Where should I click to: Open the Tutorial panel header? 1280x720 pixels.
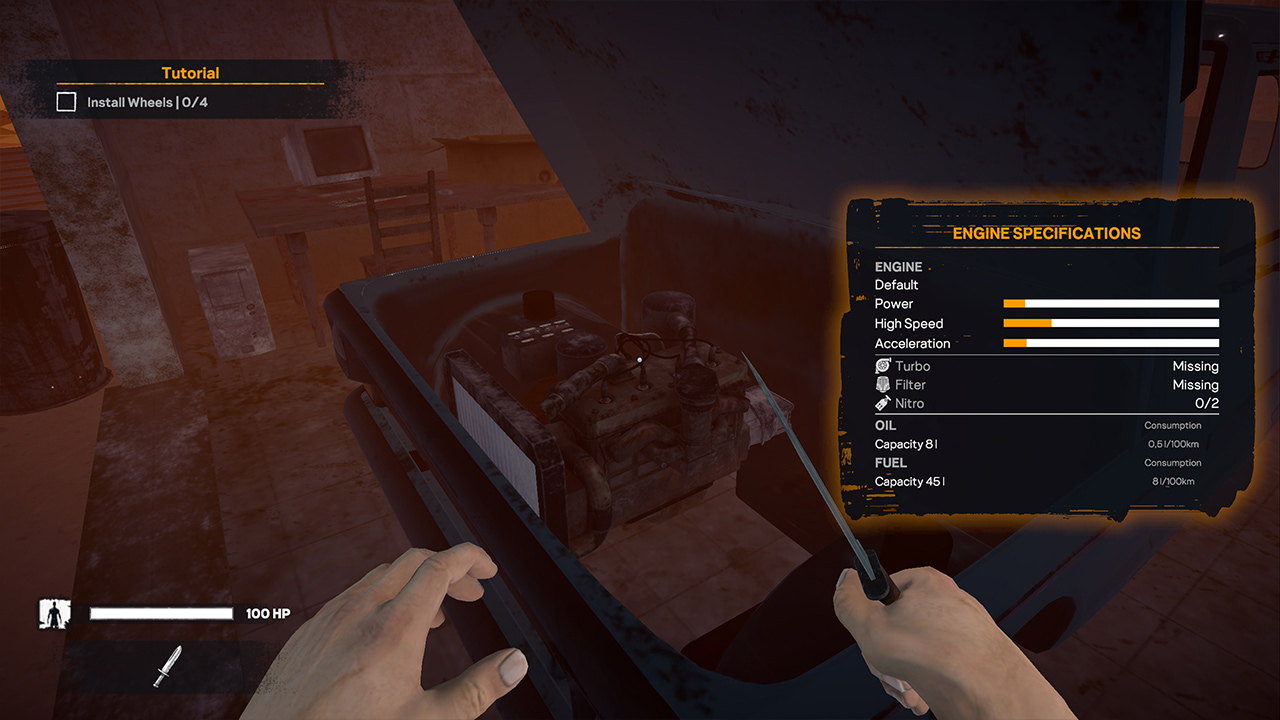click(190, 72)
